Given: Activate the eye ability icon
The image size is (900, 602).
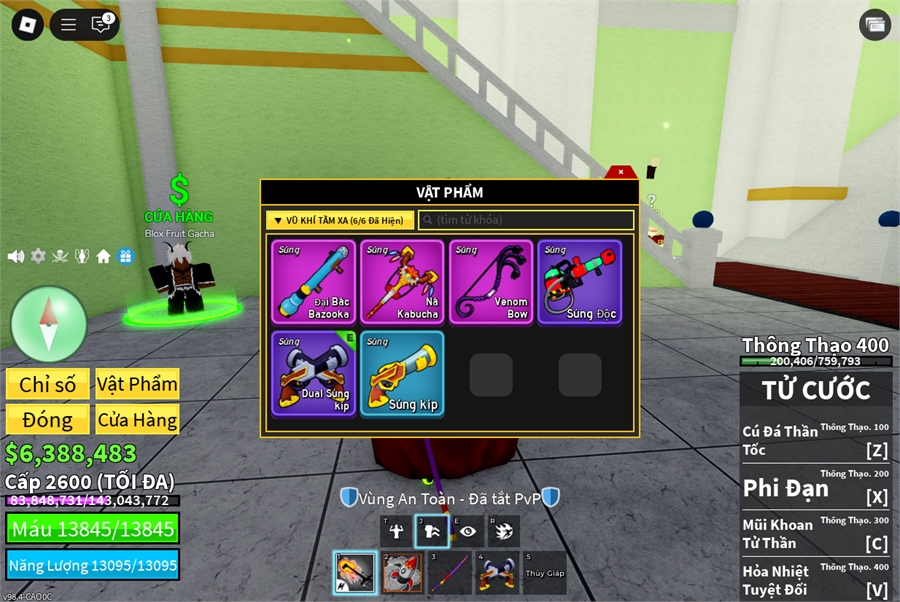Looking at the screenshot, I should coord(467,531).
